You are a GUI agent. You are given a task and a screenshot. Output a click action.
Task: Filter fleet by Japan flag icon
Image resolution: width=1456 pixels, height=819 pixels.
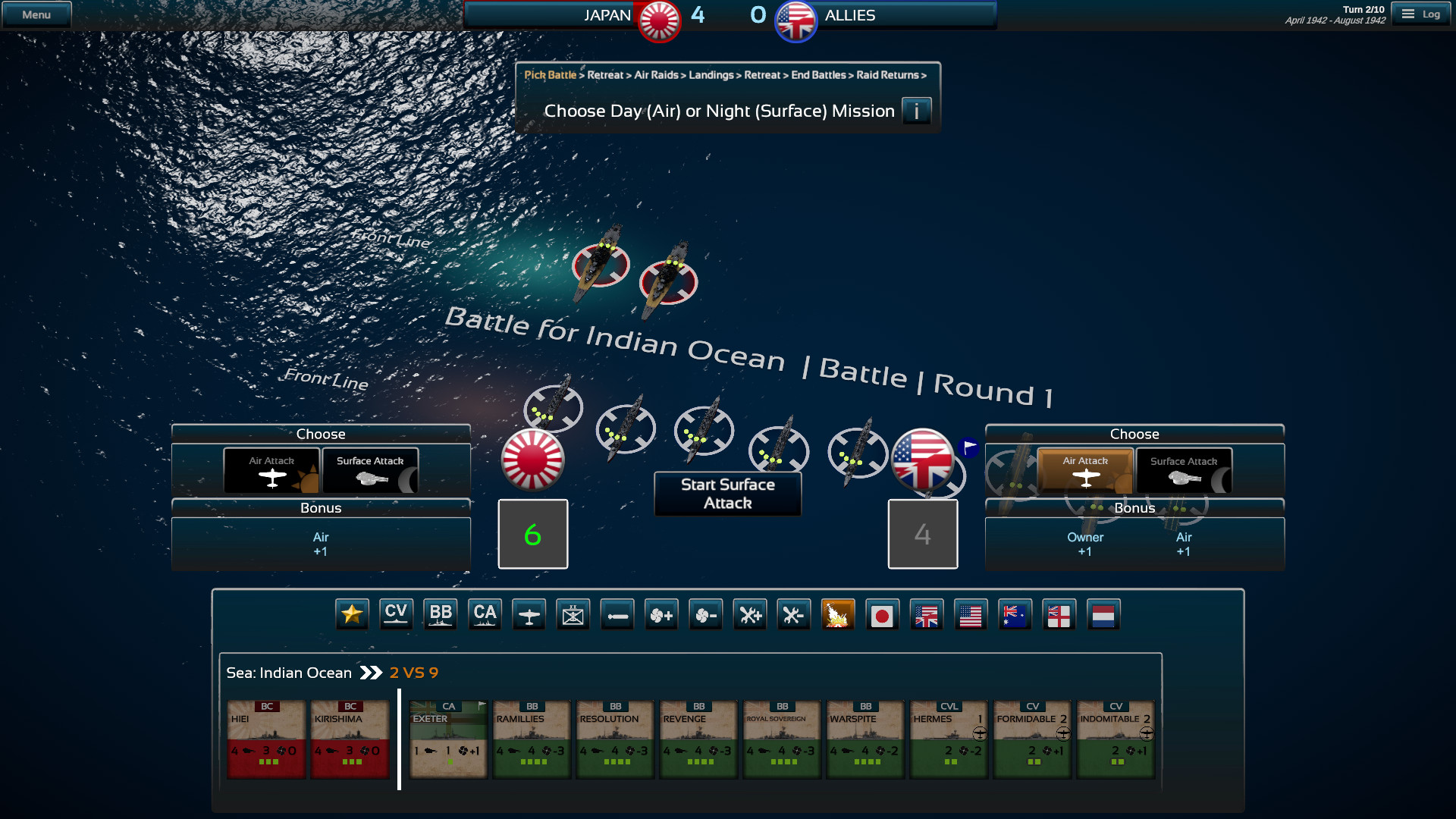pyautogui.click(x=883, y=614)
